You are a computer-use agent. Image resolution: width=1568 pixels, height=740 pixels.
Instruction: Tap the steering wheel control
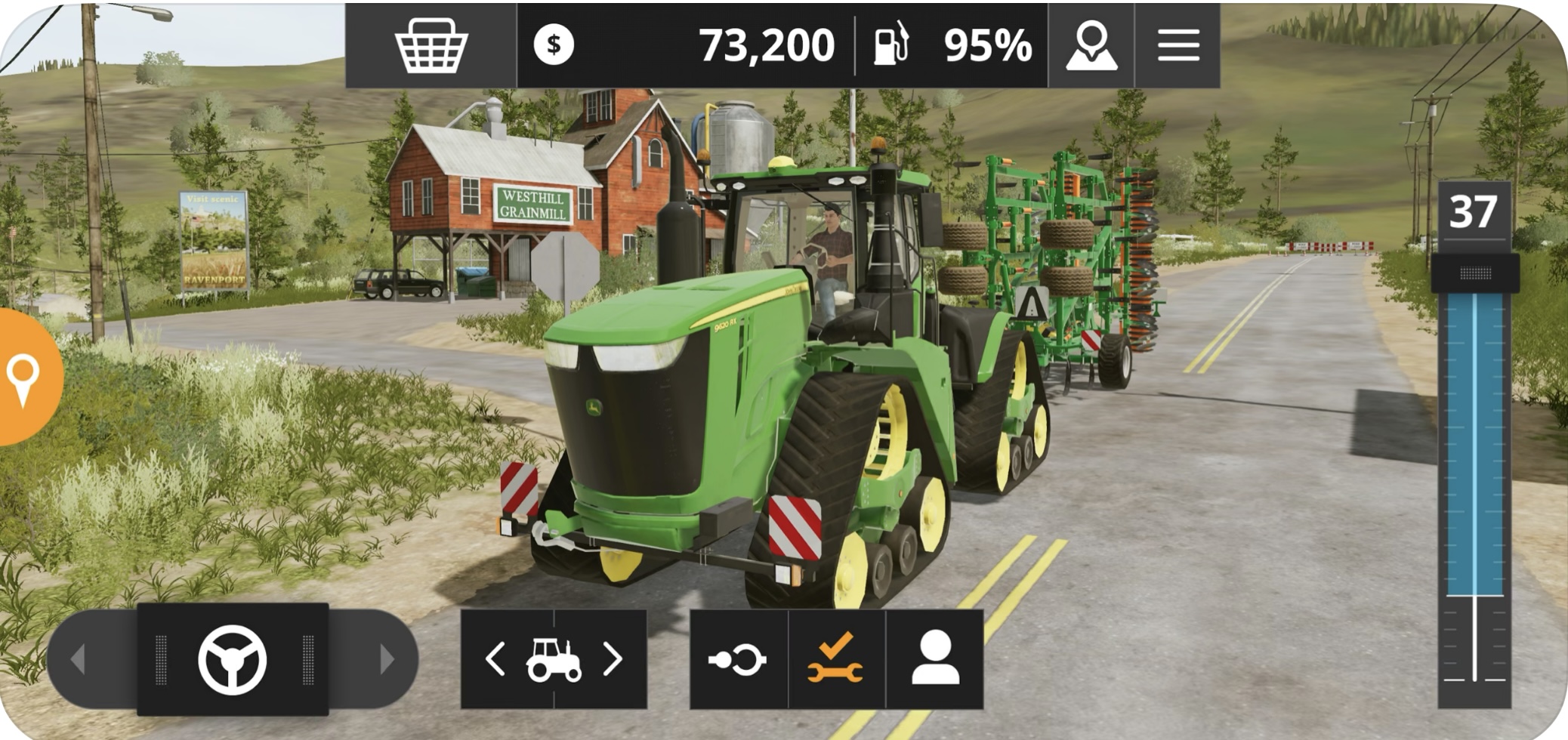pyautogui.click(x=233, y=659)
